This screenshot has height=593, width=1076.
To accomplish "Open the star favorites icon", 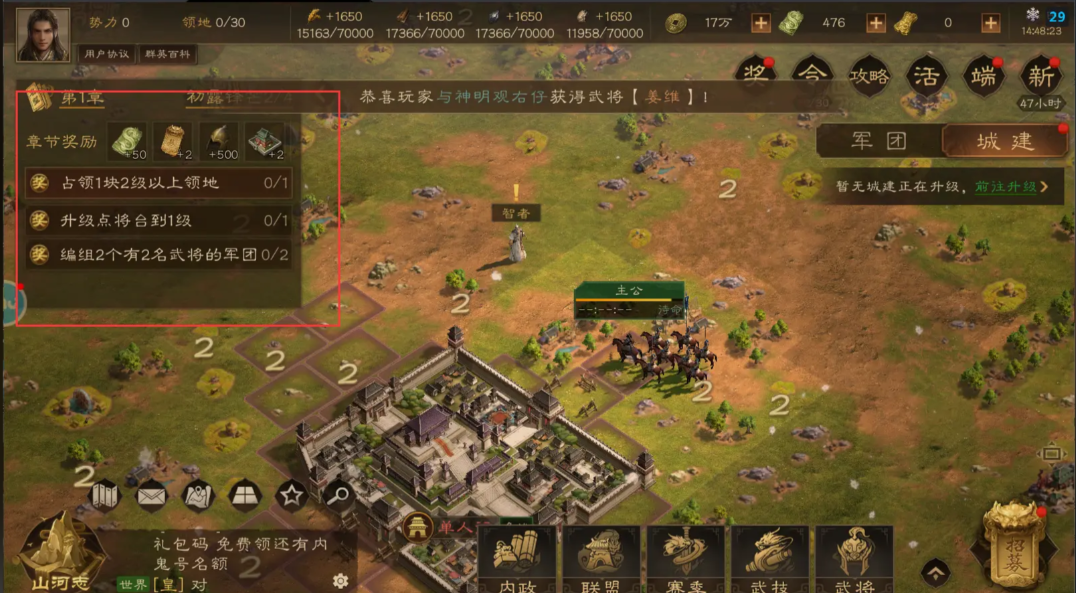I will tap(291, 494).
